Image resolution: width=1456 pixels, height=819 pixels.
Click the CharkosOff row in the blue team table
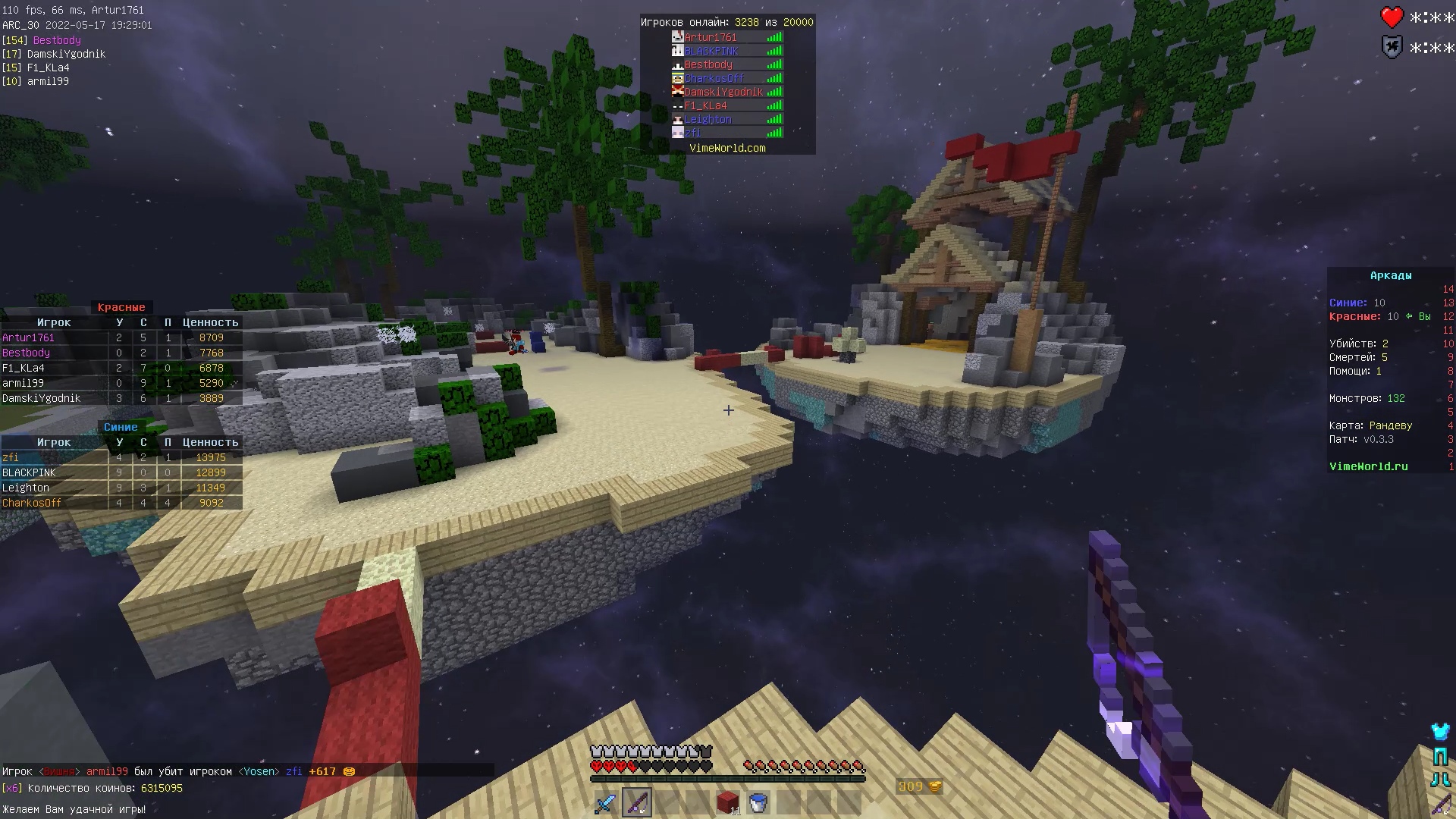(121, 503)
